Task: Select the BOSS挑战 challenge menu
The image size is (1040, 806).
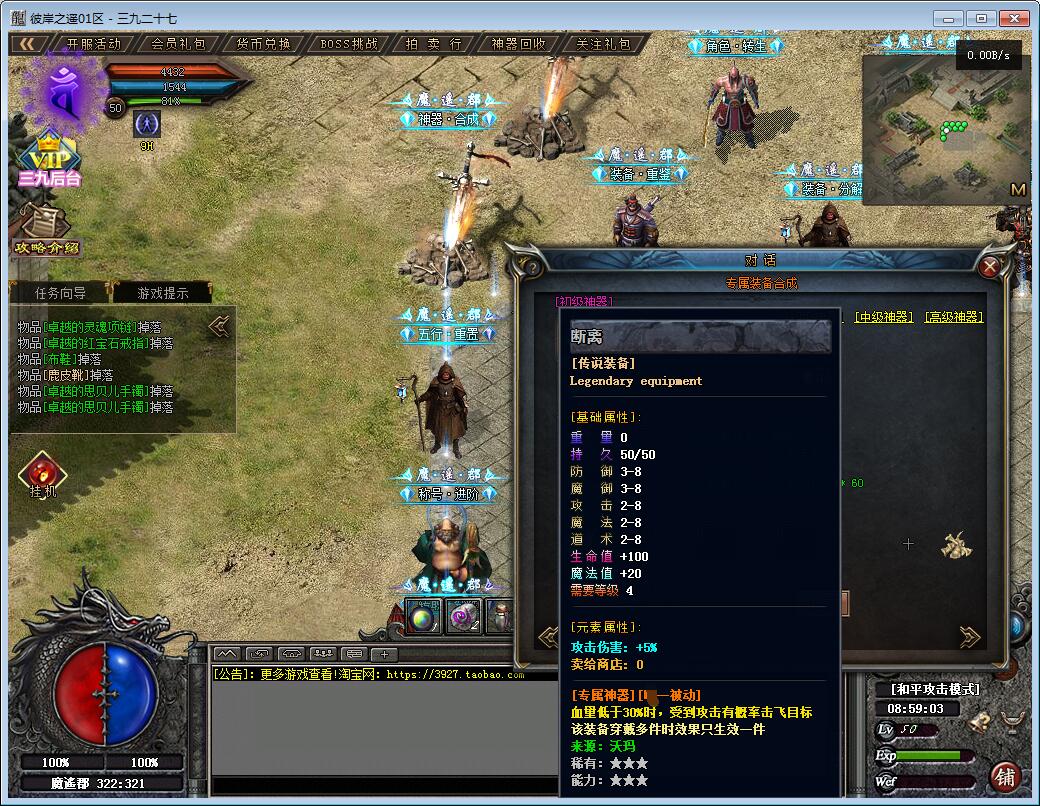Action: [x=349, y=44]
